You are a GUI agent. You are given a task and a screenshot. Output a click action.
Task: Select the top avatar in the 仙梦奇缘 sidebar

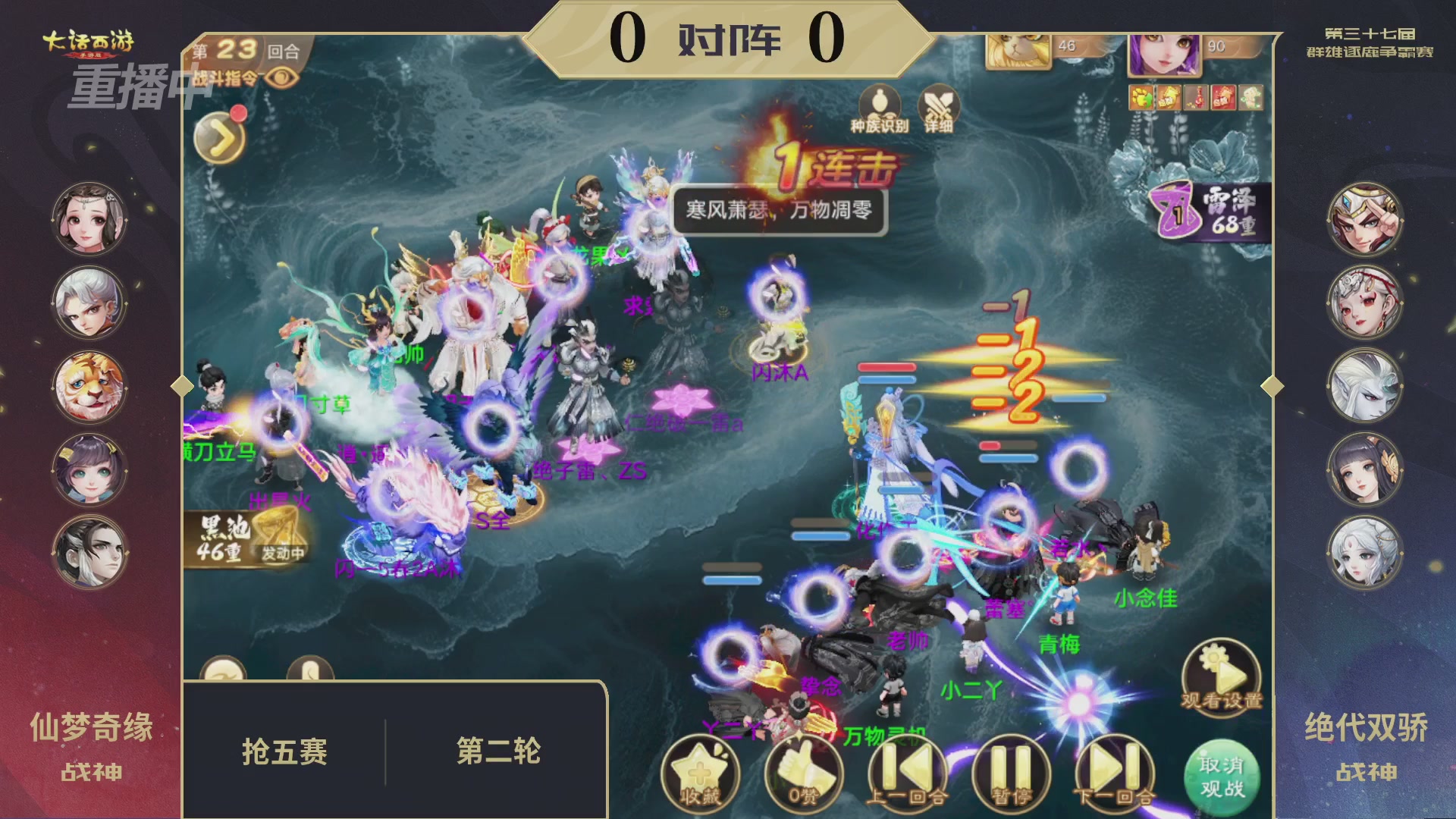[89, 220]
